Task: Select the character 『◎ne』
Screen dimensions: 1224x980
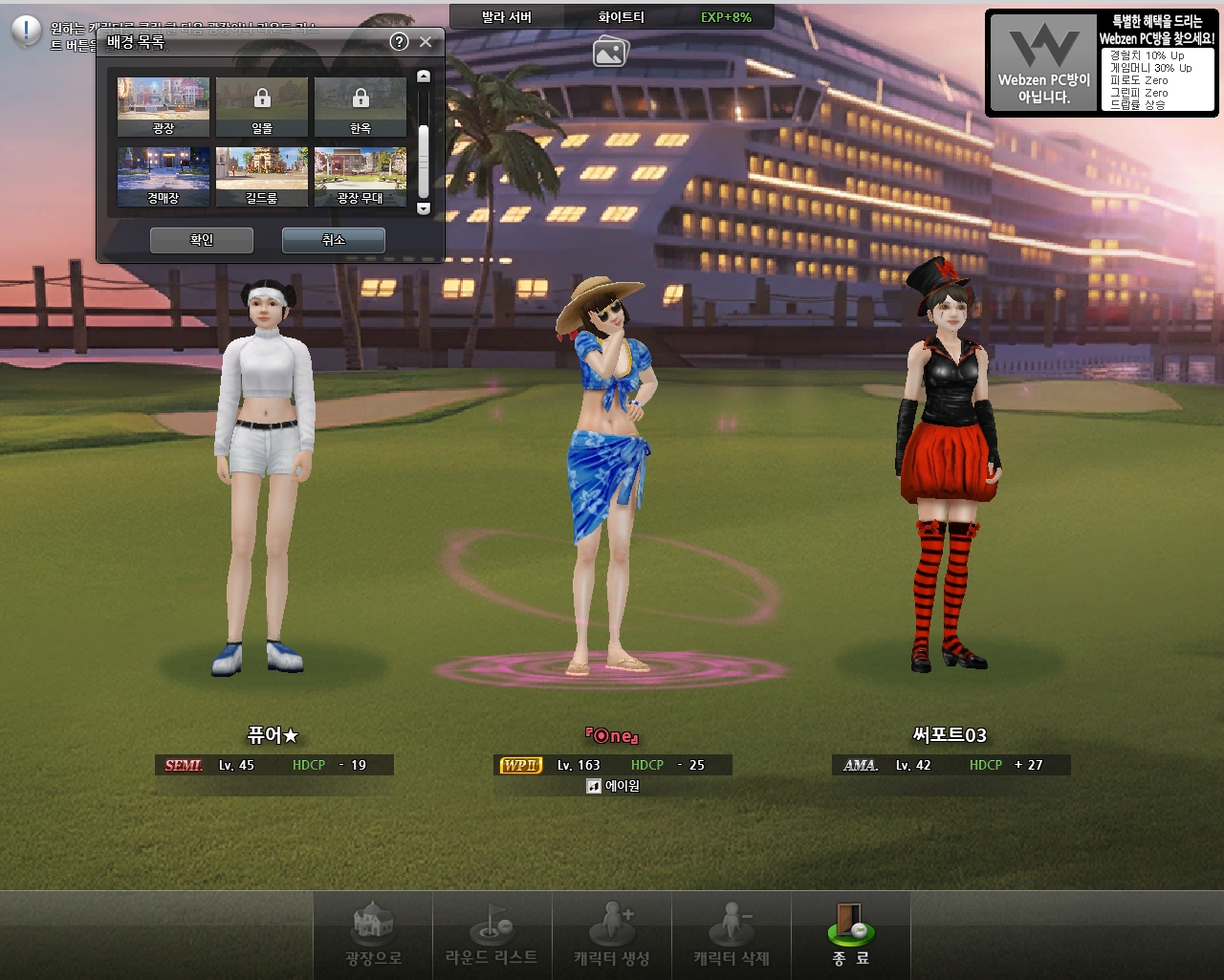Action: coord(610,478)
